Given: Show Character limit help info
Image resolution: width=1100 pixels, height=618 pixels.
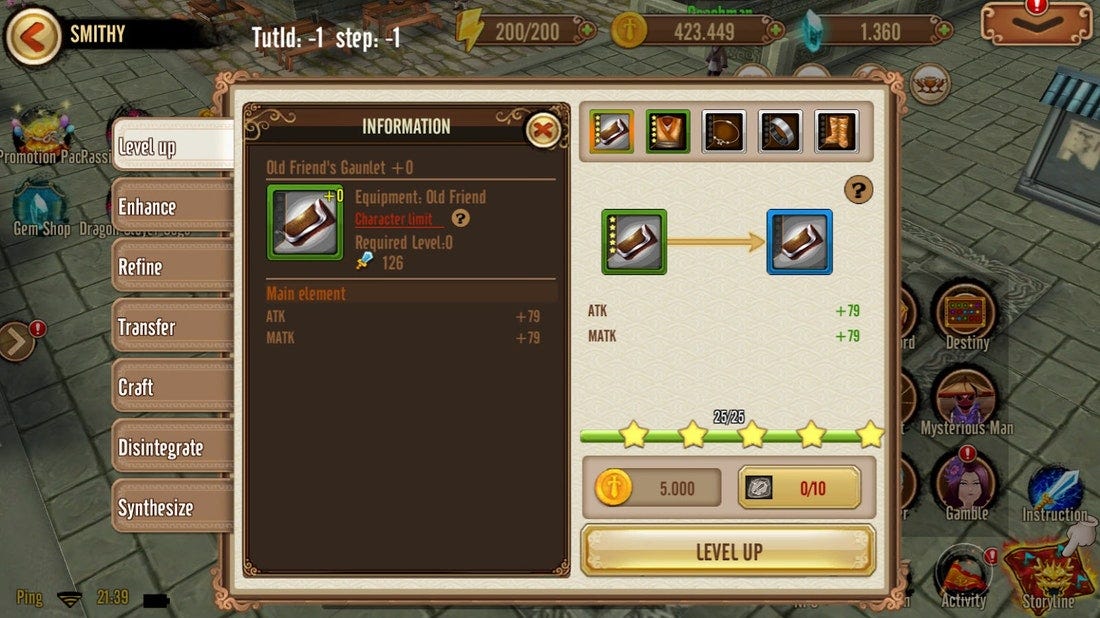Looking at the screenshot, I should [460, 219].
